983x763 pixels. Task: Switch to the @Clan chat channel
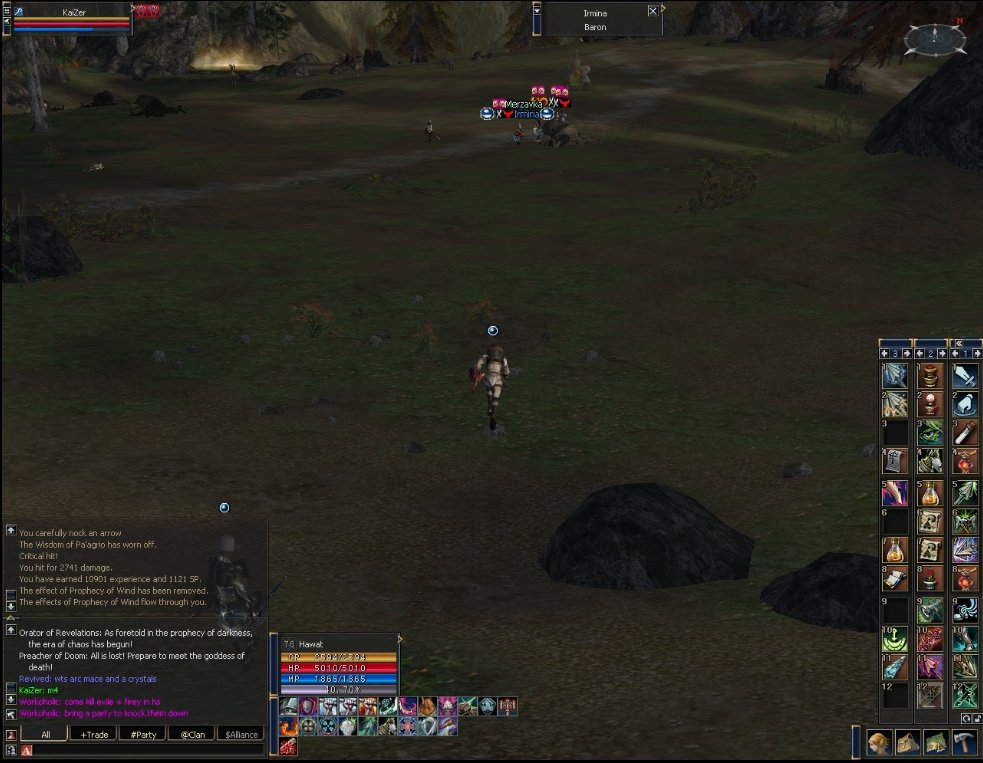pyautogui.click(x=191, y=734)
